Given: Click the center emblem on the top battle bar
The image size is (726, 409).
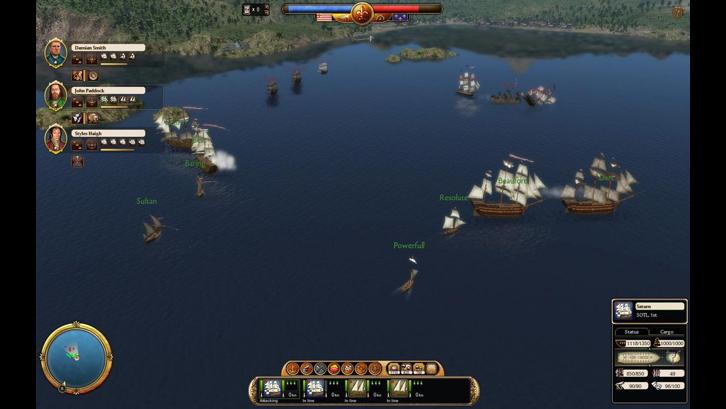Looking at the screenshot, I should coord(363,13).
